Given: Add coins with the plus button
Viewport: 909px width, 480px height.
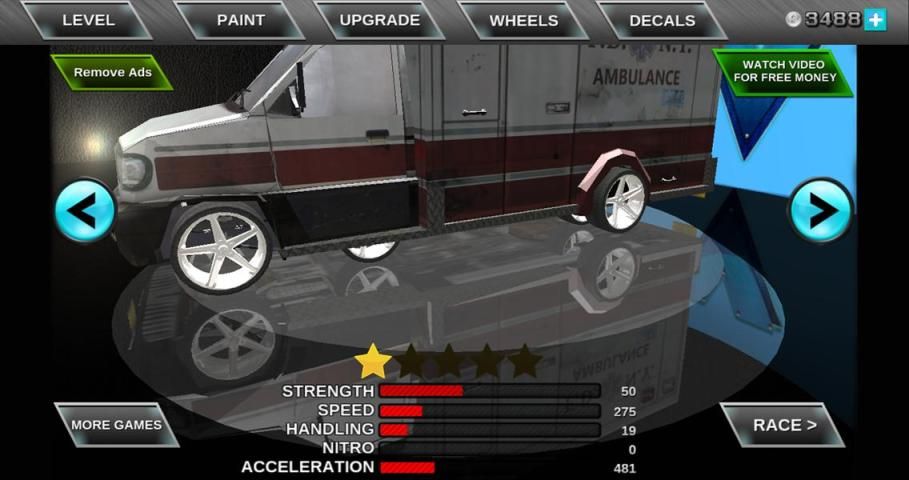Looking at the screenshot, I should (875, 19).
